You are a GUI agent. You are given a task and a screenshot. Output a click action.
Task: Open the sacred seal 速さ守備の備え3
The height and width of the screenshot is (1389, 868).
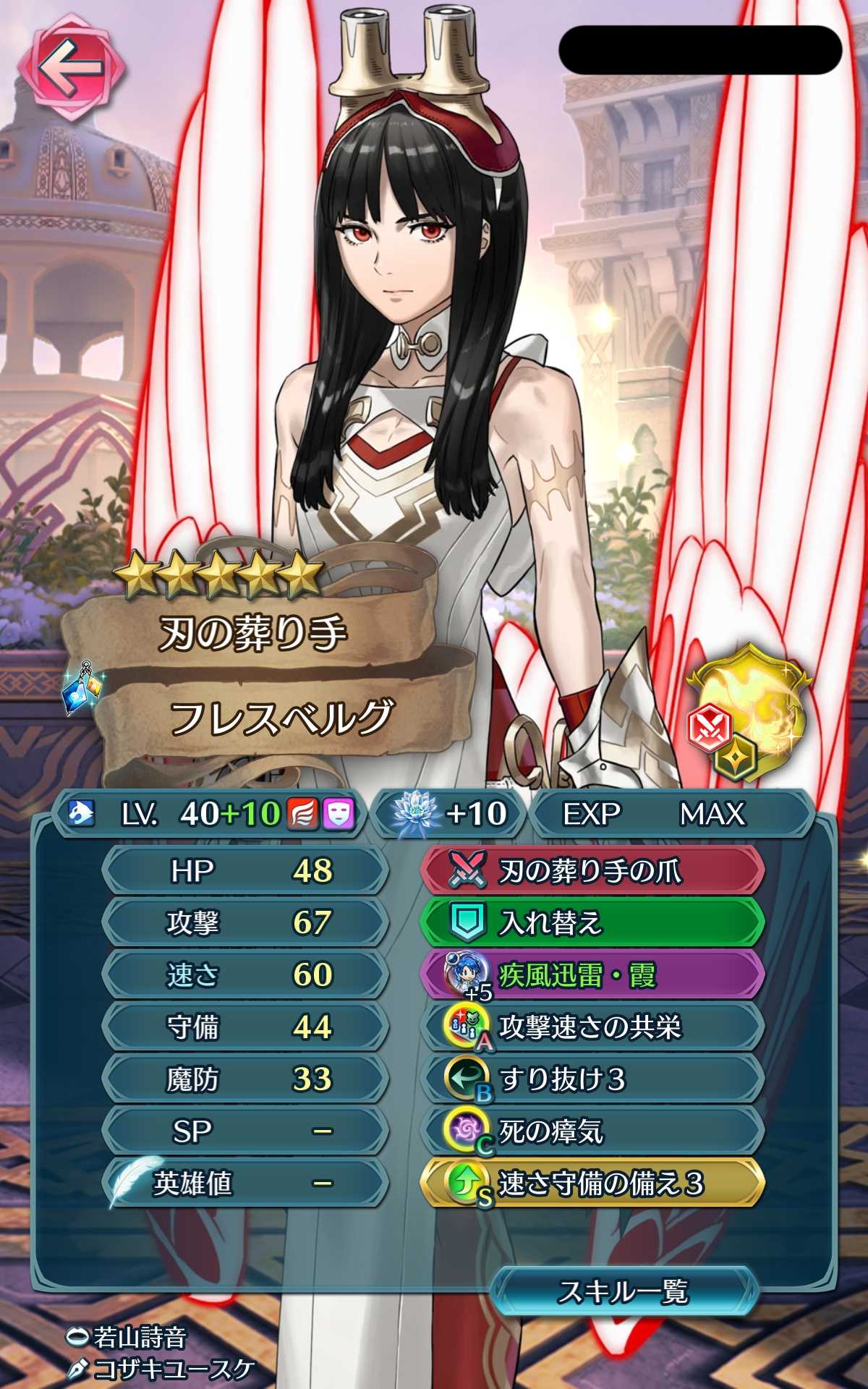coord(592,1184)
